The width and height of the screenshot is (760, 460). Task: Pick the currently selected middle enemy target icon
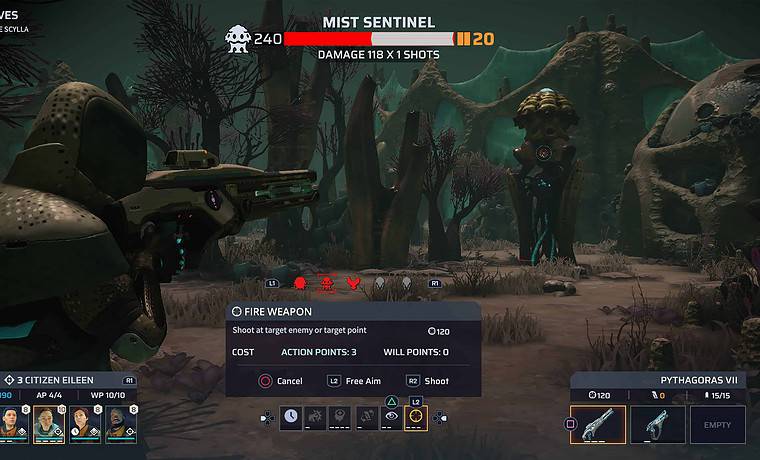pyautogui.click(x=326, y=284)
